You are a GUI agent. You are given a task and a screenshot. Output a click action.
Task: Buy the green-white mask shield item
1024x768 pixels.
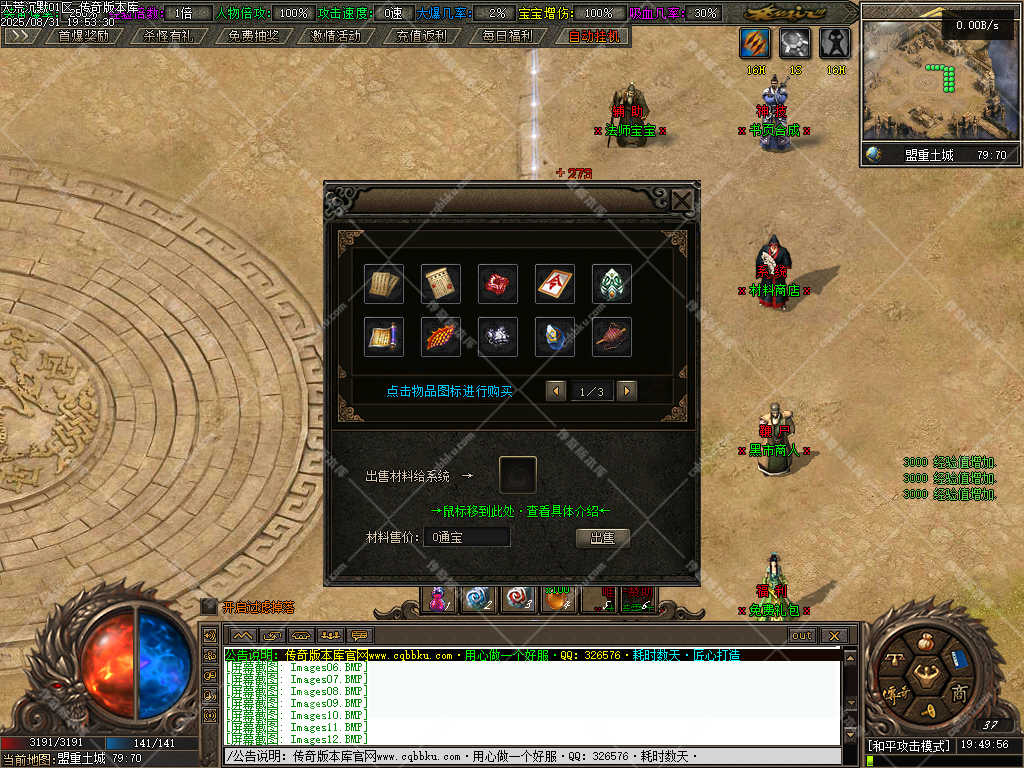tap(612, 284)
